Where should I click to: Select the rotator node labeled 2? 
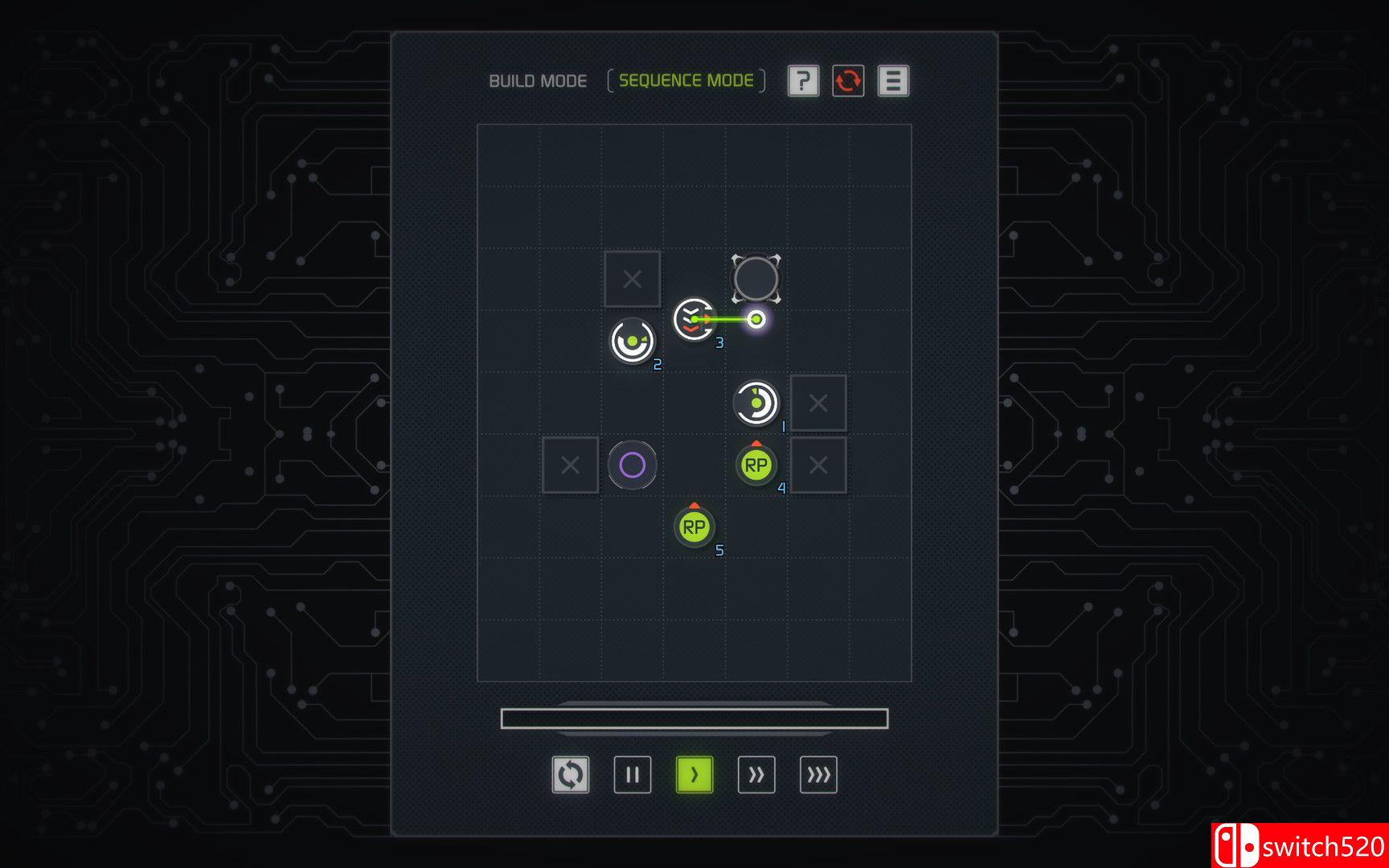[633, 341]
